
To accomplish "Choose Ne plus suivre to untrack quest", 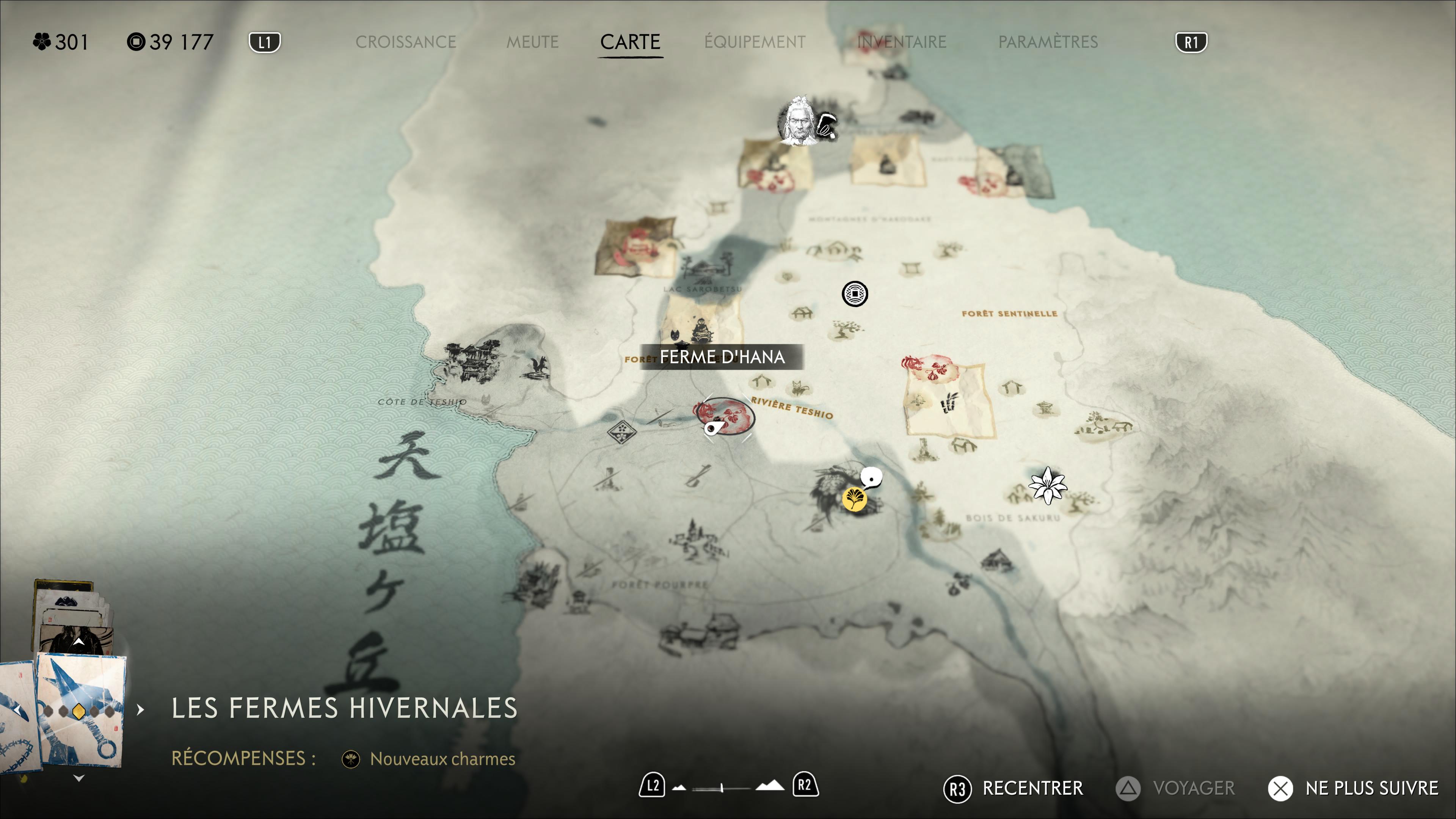I will 1353,789.
